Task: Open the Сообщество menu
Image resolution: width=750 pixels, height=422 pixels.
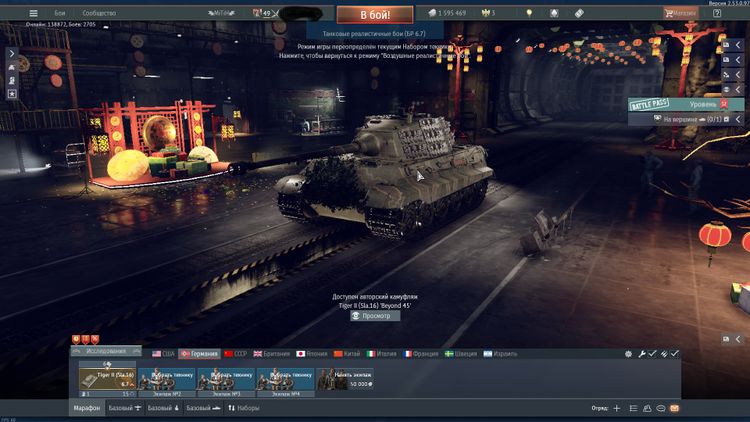Action: tap(99, 13)
